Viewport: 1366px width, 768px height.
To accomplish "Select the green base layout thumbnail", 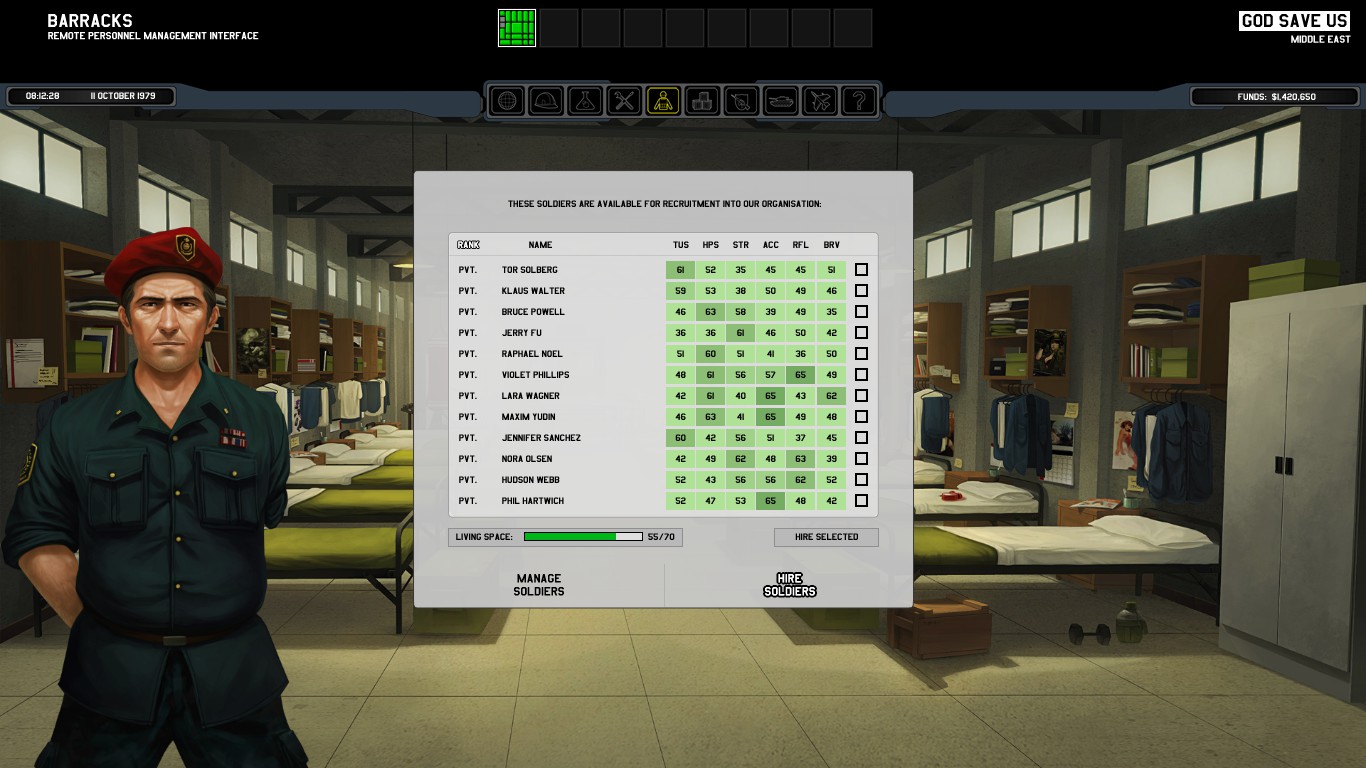I will [x=517, y=28].
